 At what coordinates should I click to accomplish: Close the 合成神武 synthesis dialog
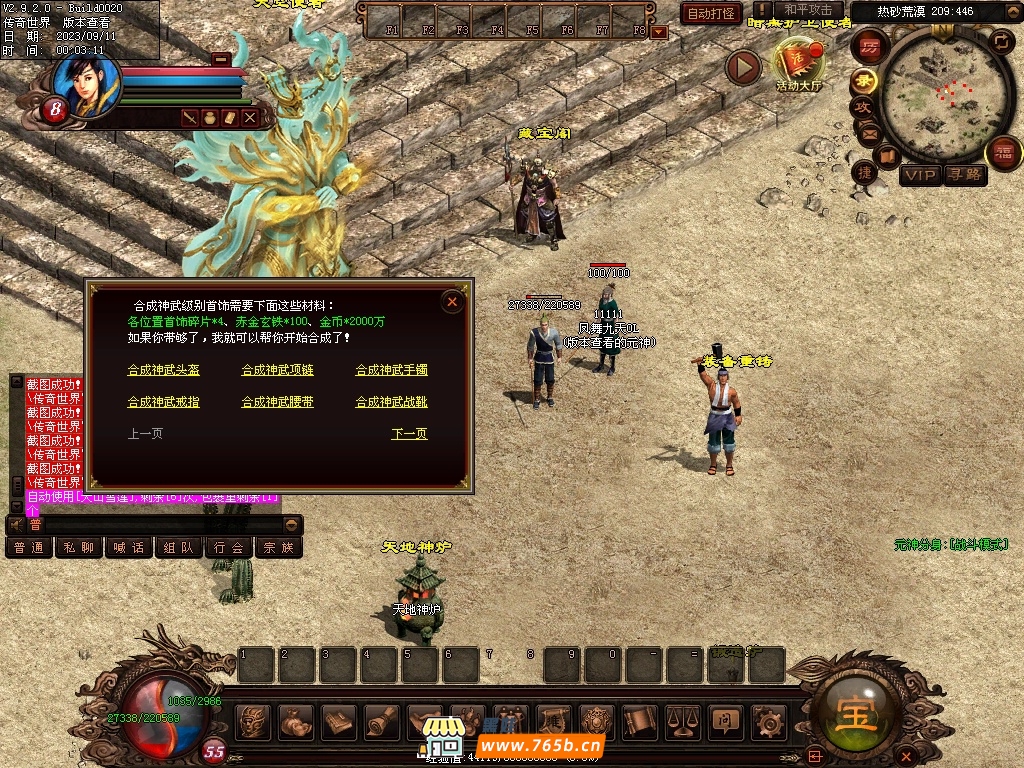tap(452, 302)
